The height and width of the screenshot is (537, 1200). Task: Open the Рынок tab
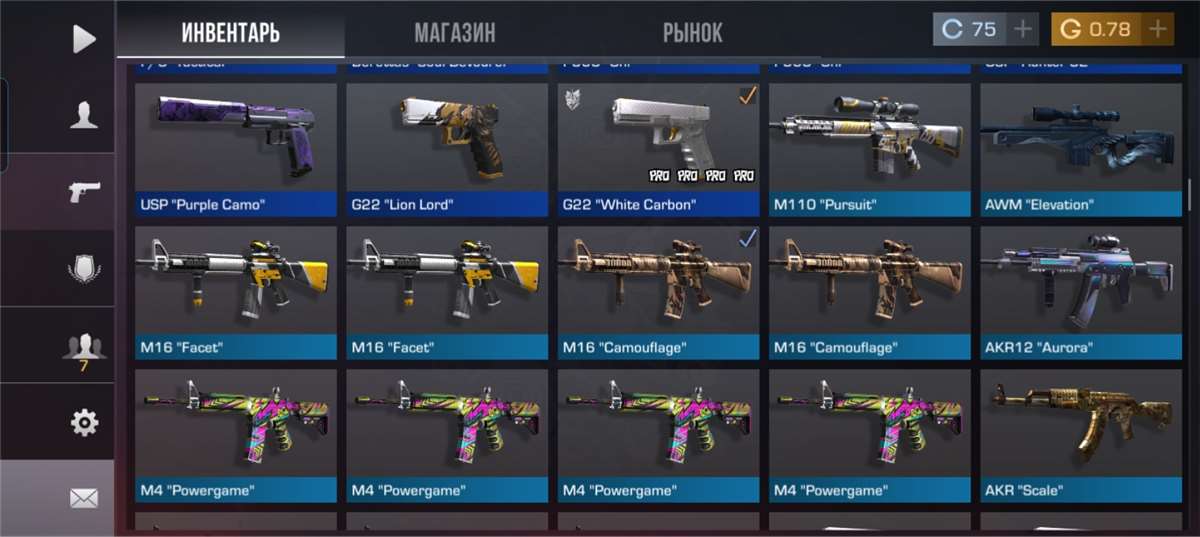click(x=692, y=32)
